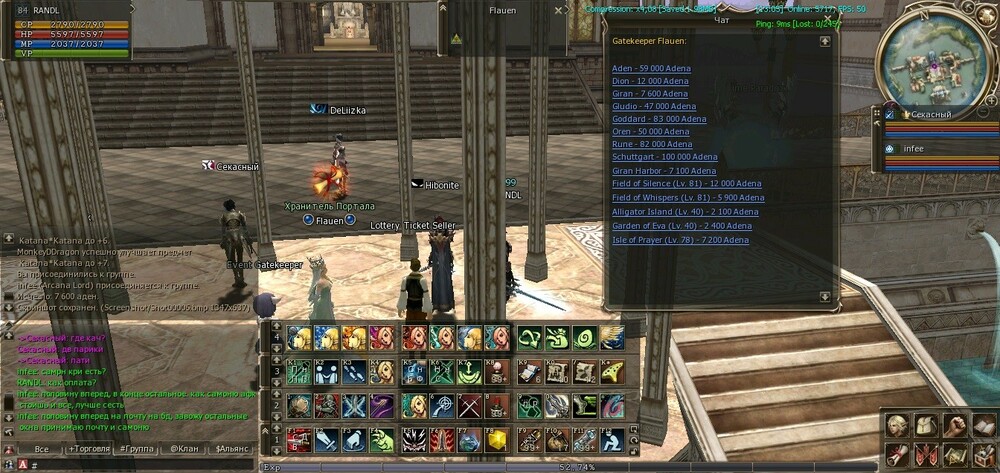Screen dimensions: 1000x473
Task: Switch to the #Группа chat tab
Action: coord(137,449)
